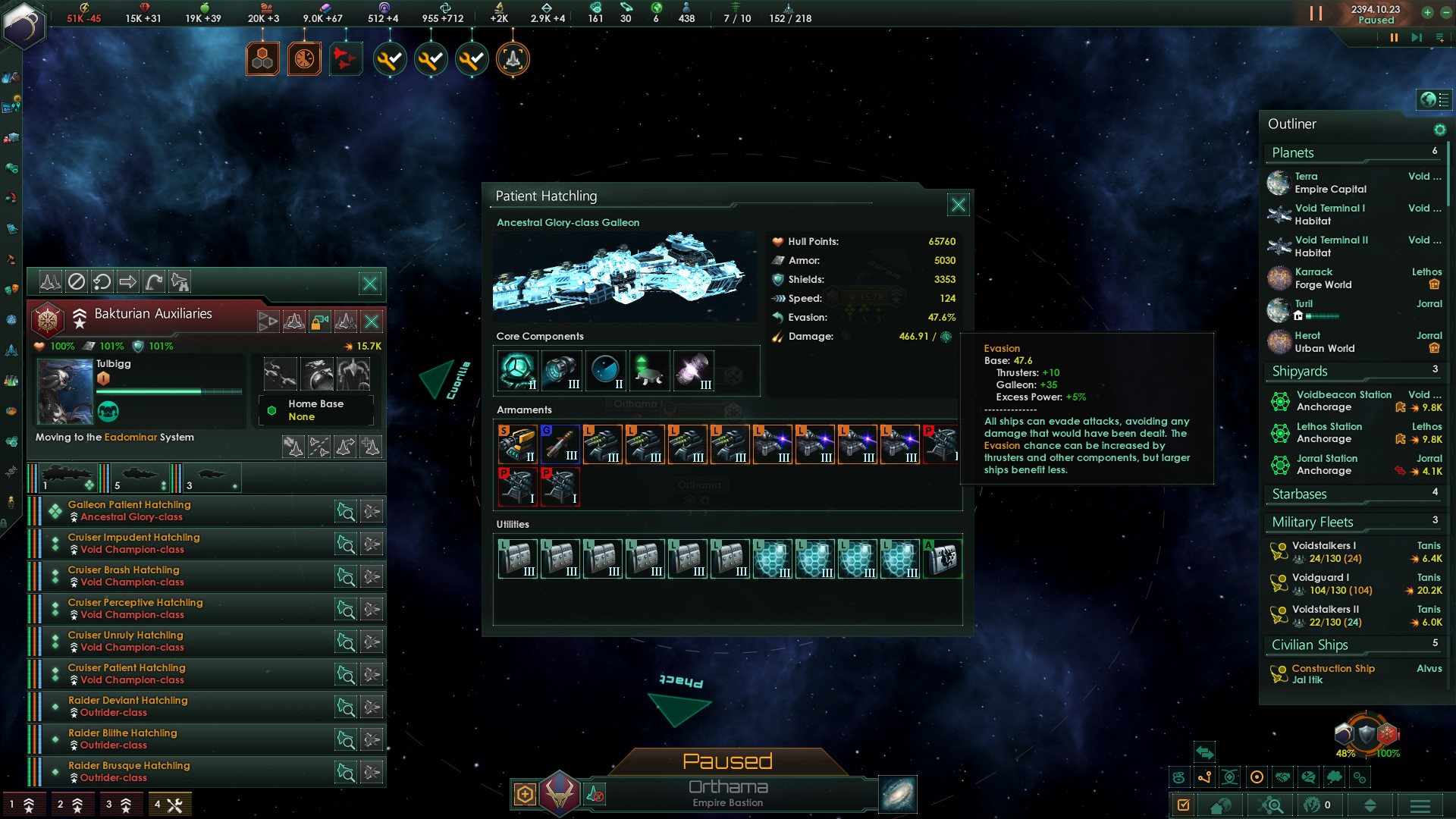Select the Construction Ship Jal Itik
Viewport: 1456px width, 819px height.
click(x=1332, y=674)
